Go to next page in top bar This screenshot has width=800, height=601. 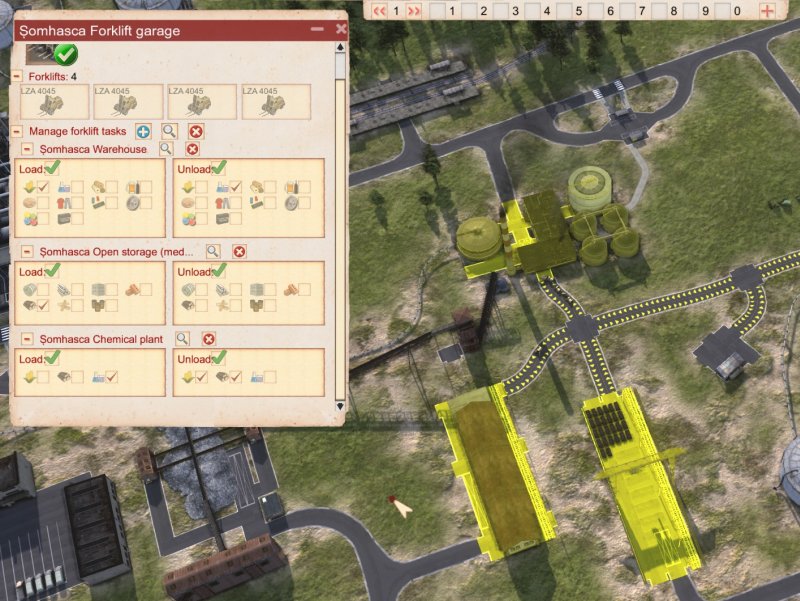pyautogui.click(x=413, y=11)
